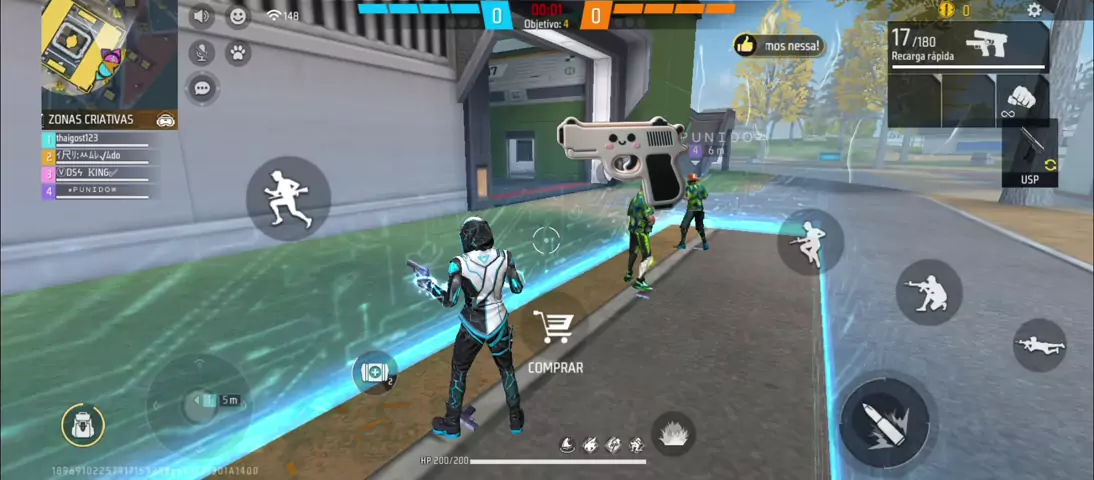Image resolution: width=1094 pixels, height=480 pixels.
Task: Tap the jump button
Action: point(810,241)
